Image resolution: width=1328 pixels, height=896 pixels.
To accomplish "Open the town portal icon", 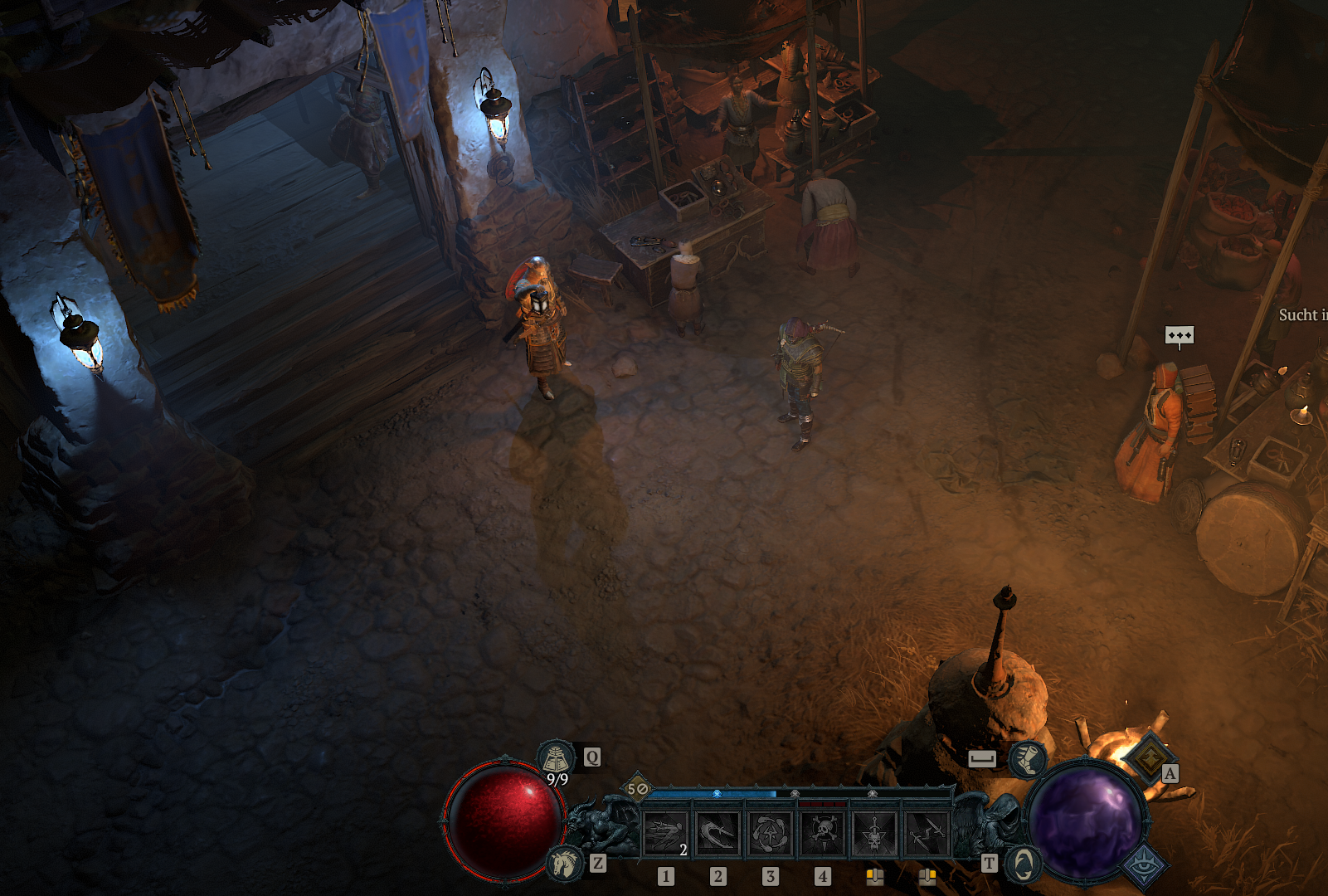I will coord(1024,864).
